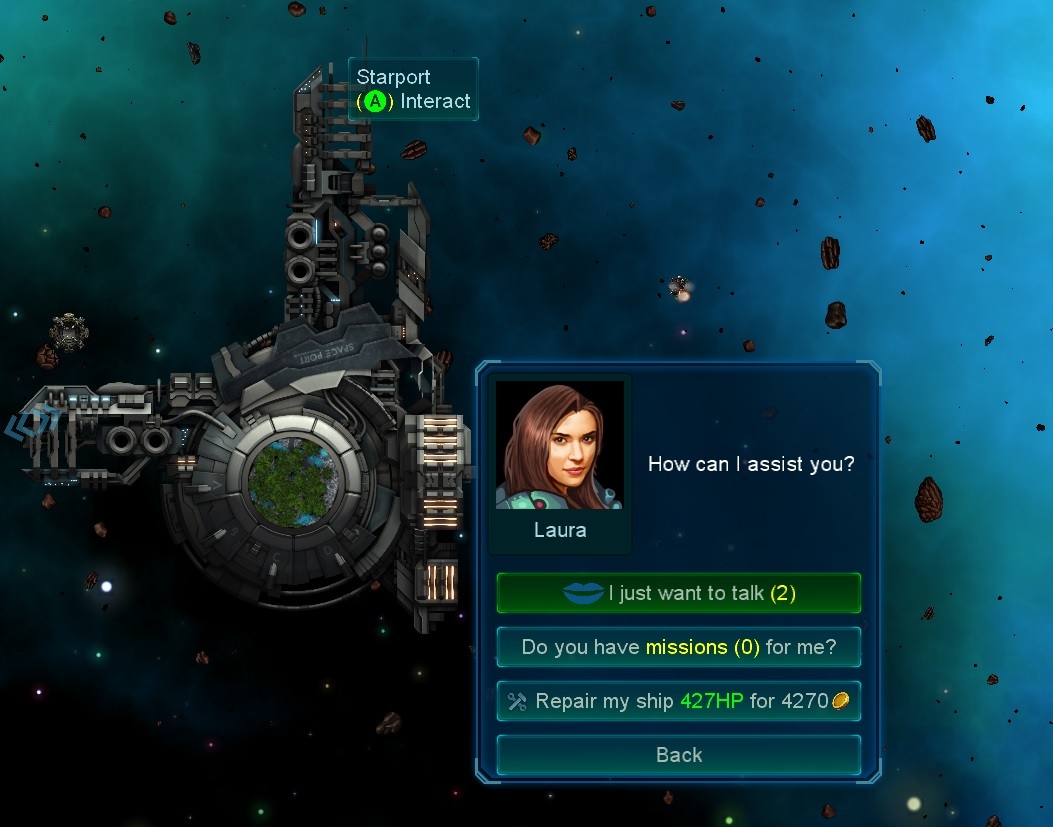Choose "I just want to talk" option
Viewport: 1053px width, 827px height.
pos(678,593)
